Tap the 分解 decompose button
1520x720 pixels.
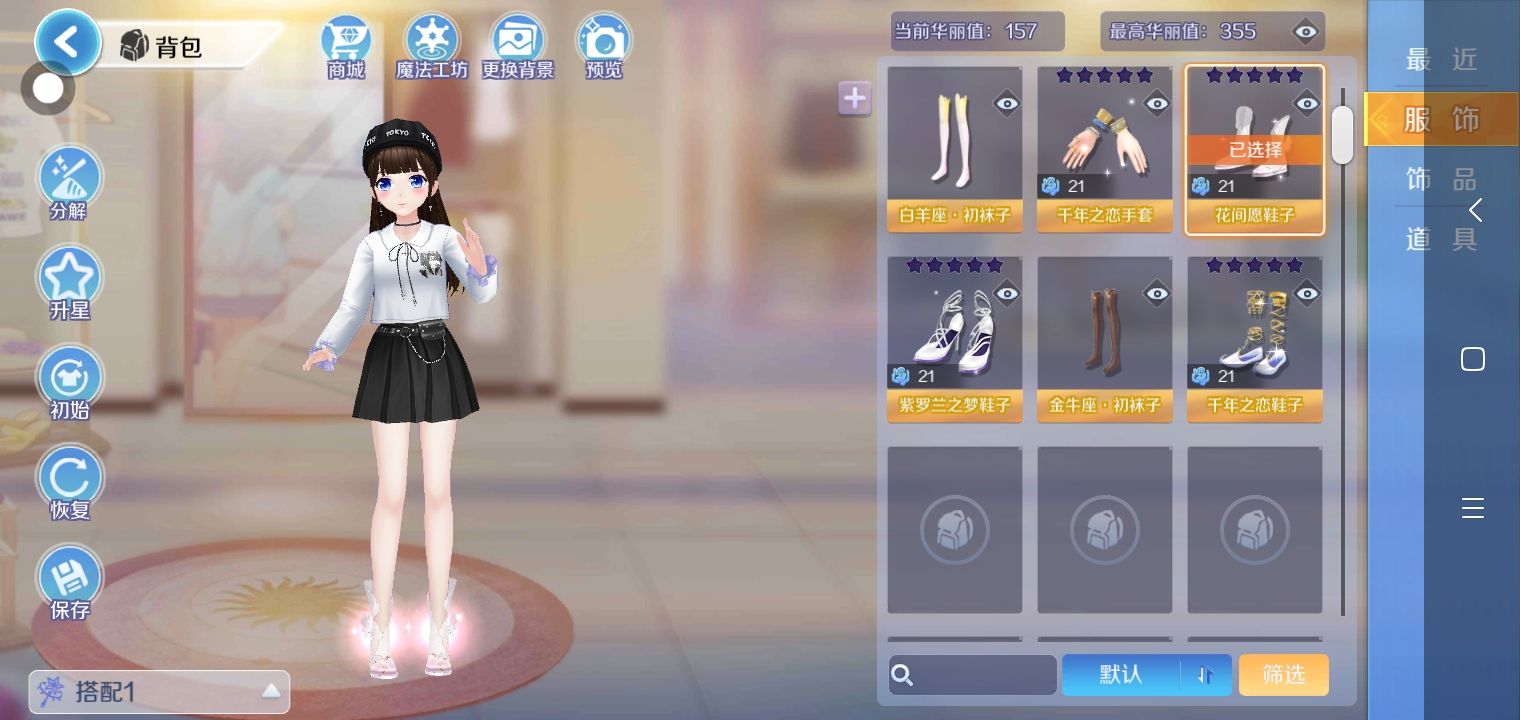pos(70,184)
